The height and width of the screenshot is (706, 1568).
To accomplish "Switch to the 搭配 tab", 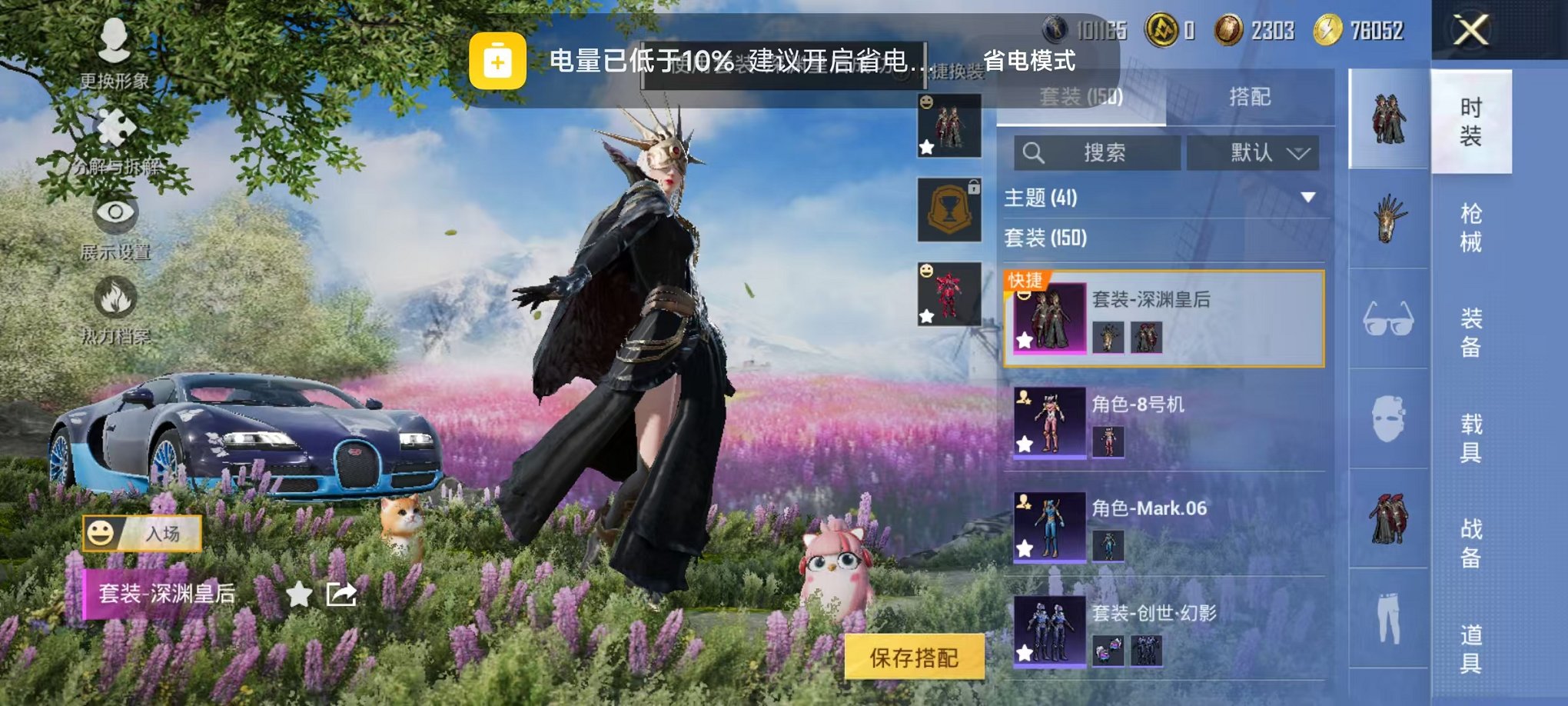I will tap(1250, 97).
